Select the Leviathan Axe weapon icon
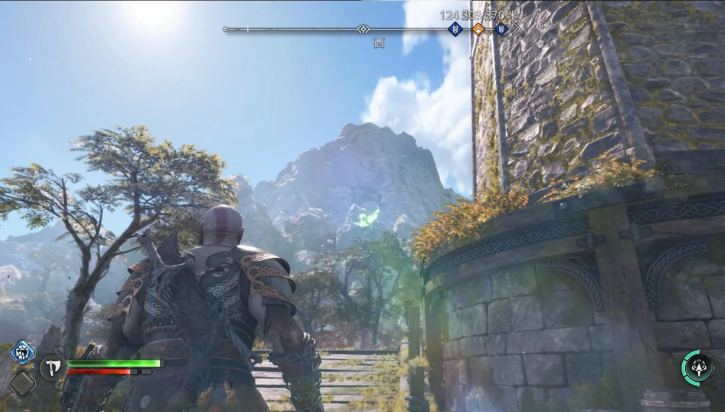This screenshot has width=725, height=412. (53, 368)
